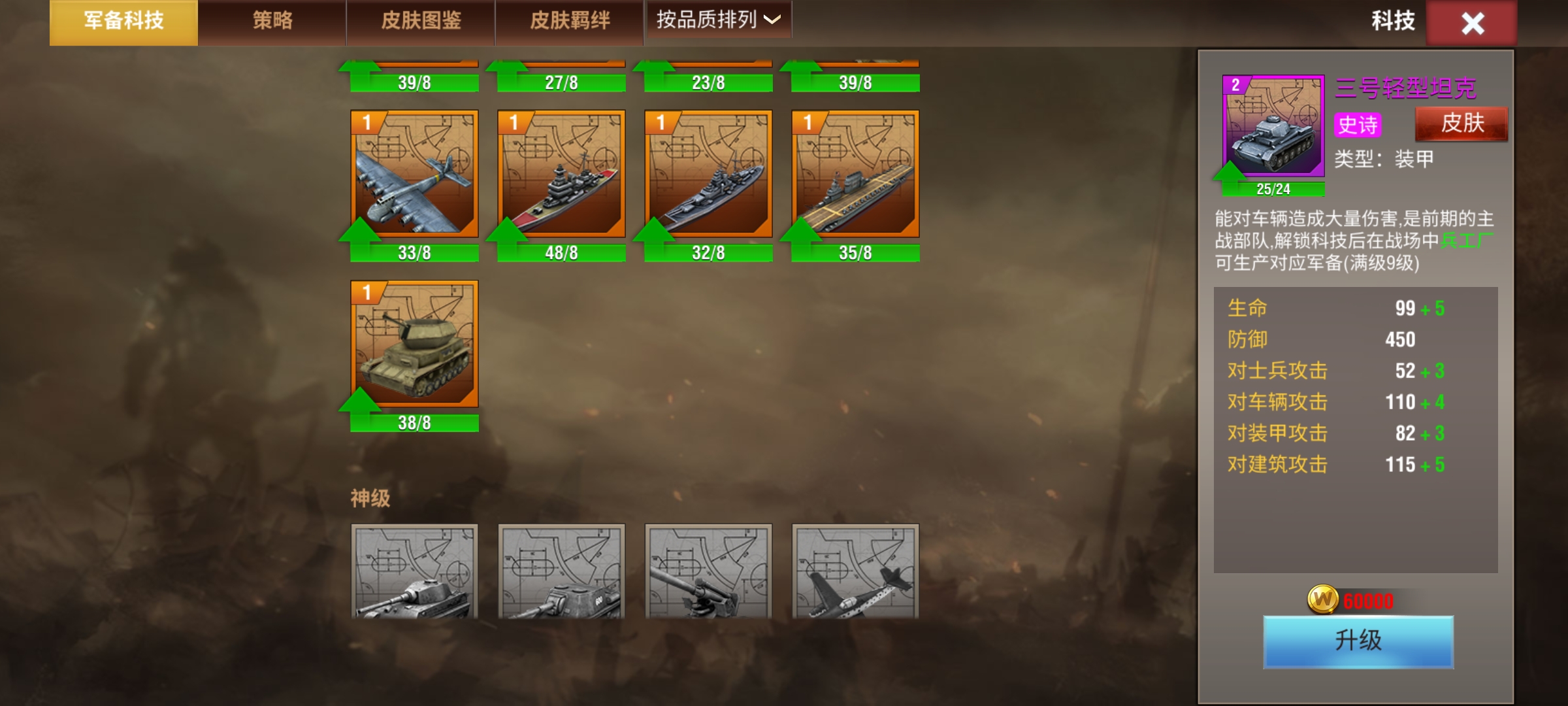Screen dimensions: 1568x706
Task: Select the locked fighter plane blueprint
Action: (855, 571)
